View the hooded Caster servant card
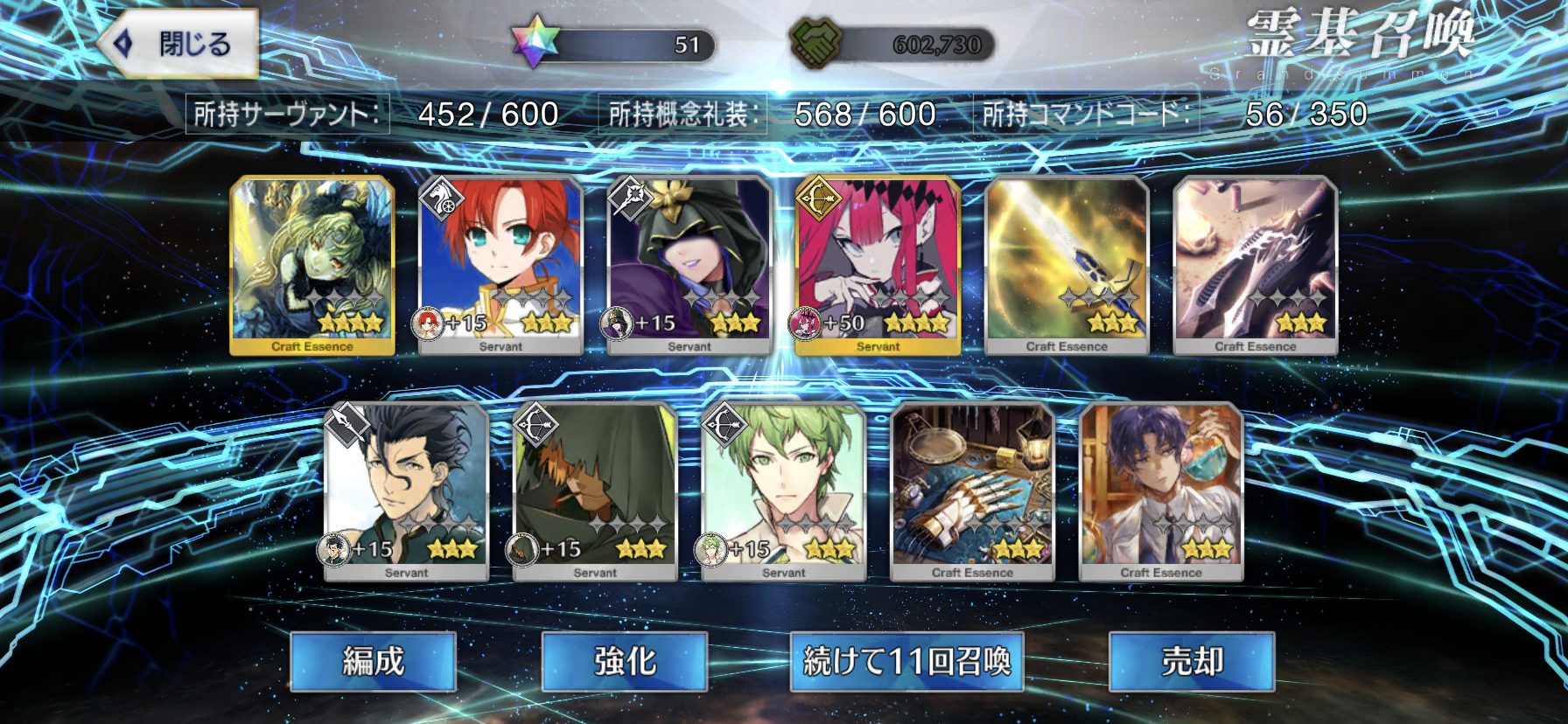Image resolution: width=1568 pixels, height=724 pixels. 689,265
